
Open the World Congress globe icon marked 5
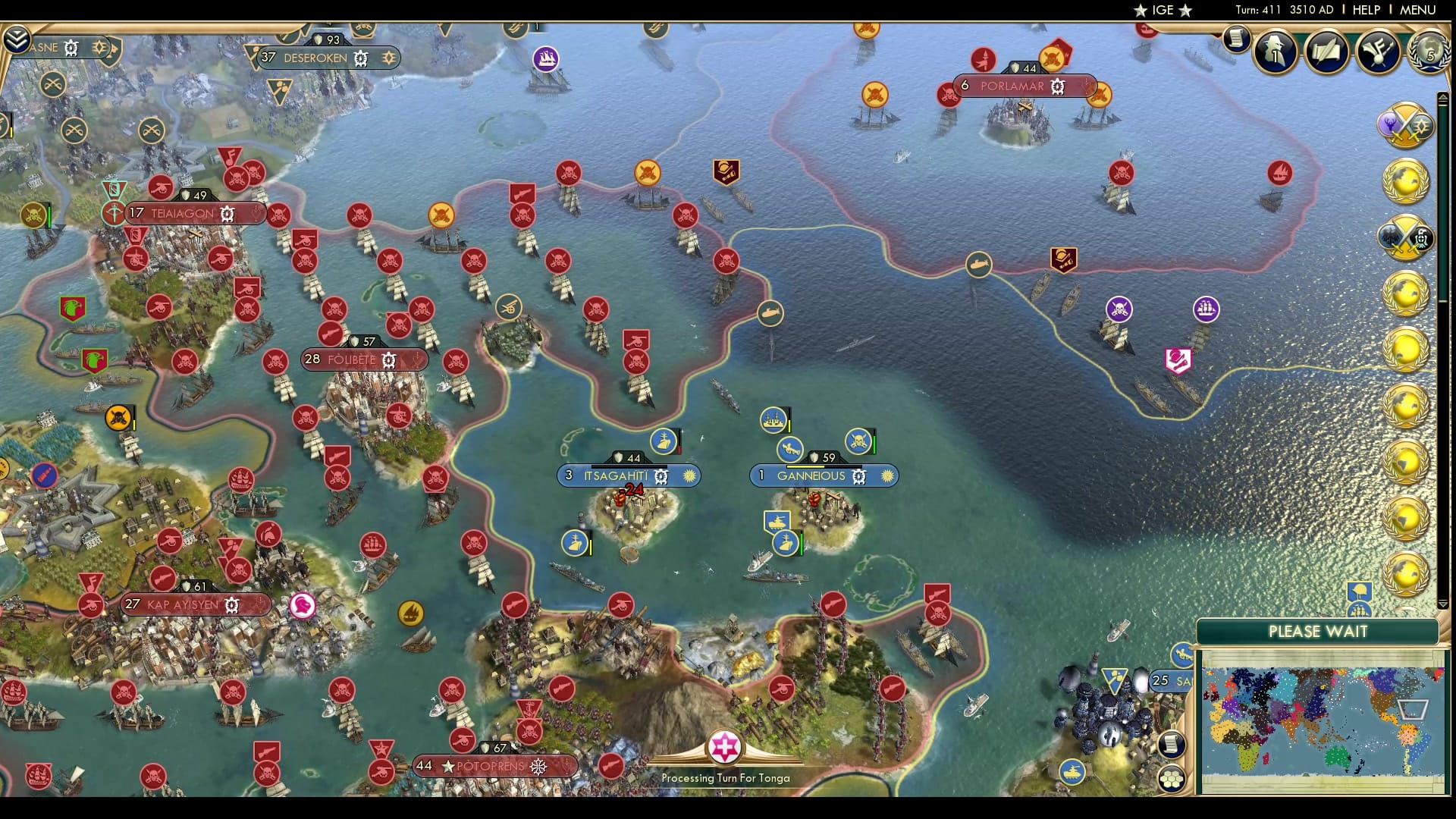[1428, 52]
